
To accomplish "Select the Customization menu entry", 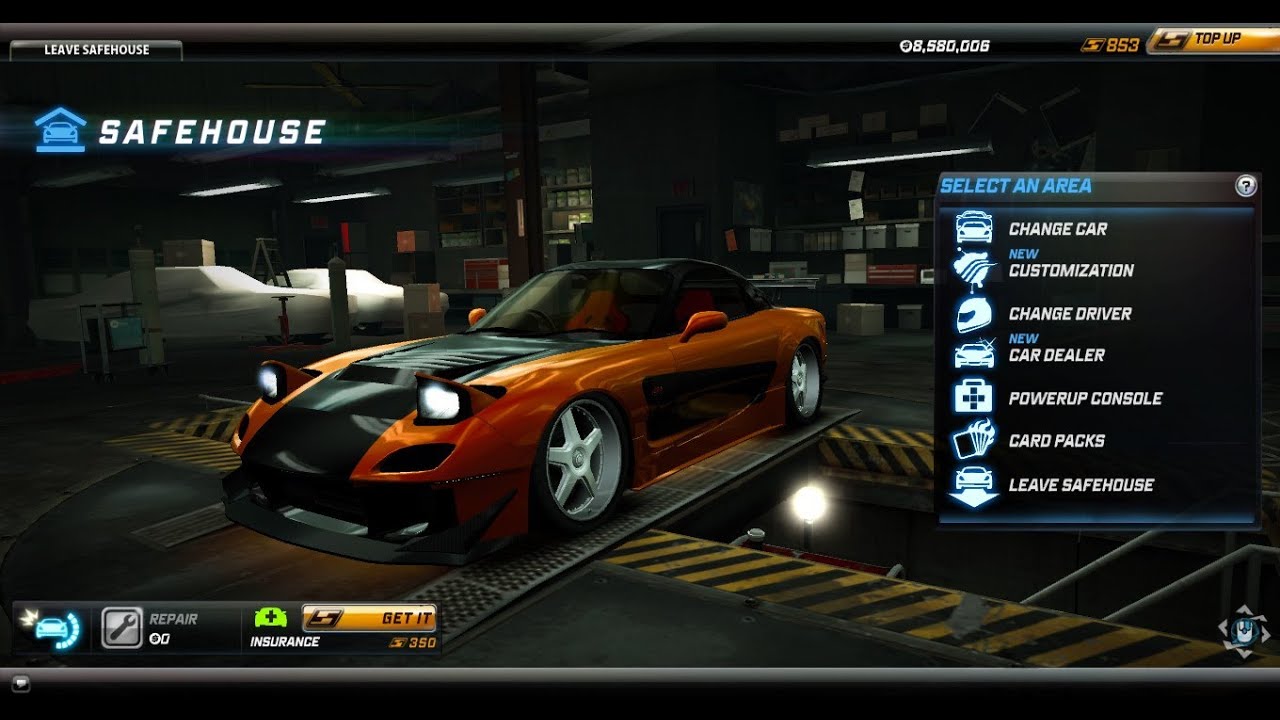I will tap(1070, 271).
